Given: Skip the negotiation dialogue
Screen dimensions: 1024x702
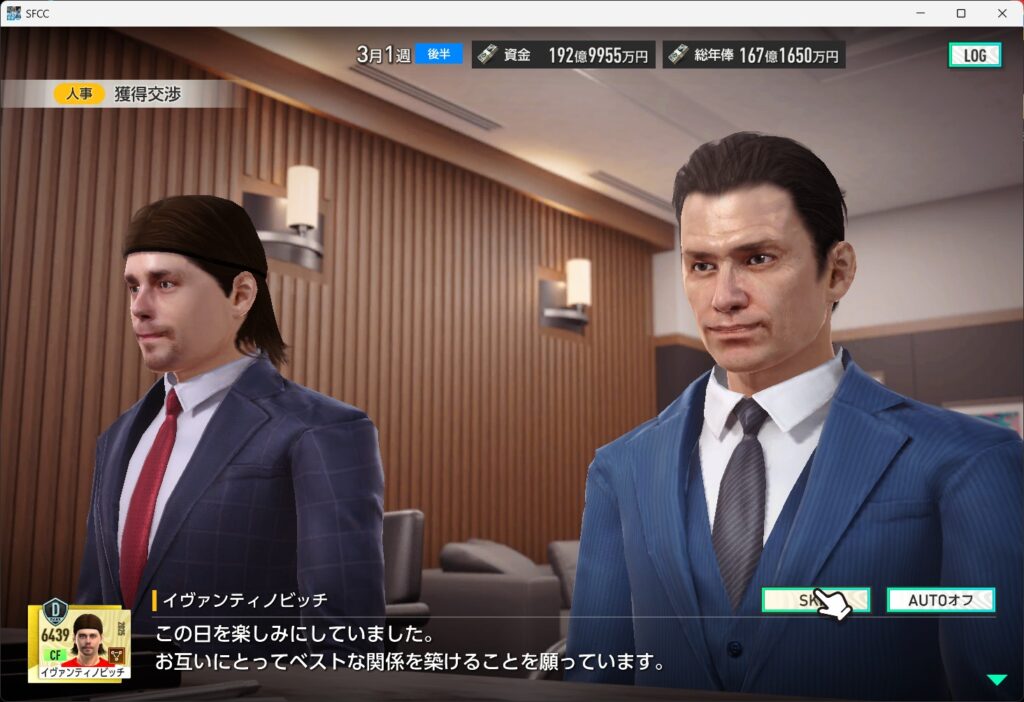Looking at the screenshot, I should click(815, 600).
